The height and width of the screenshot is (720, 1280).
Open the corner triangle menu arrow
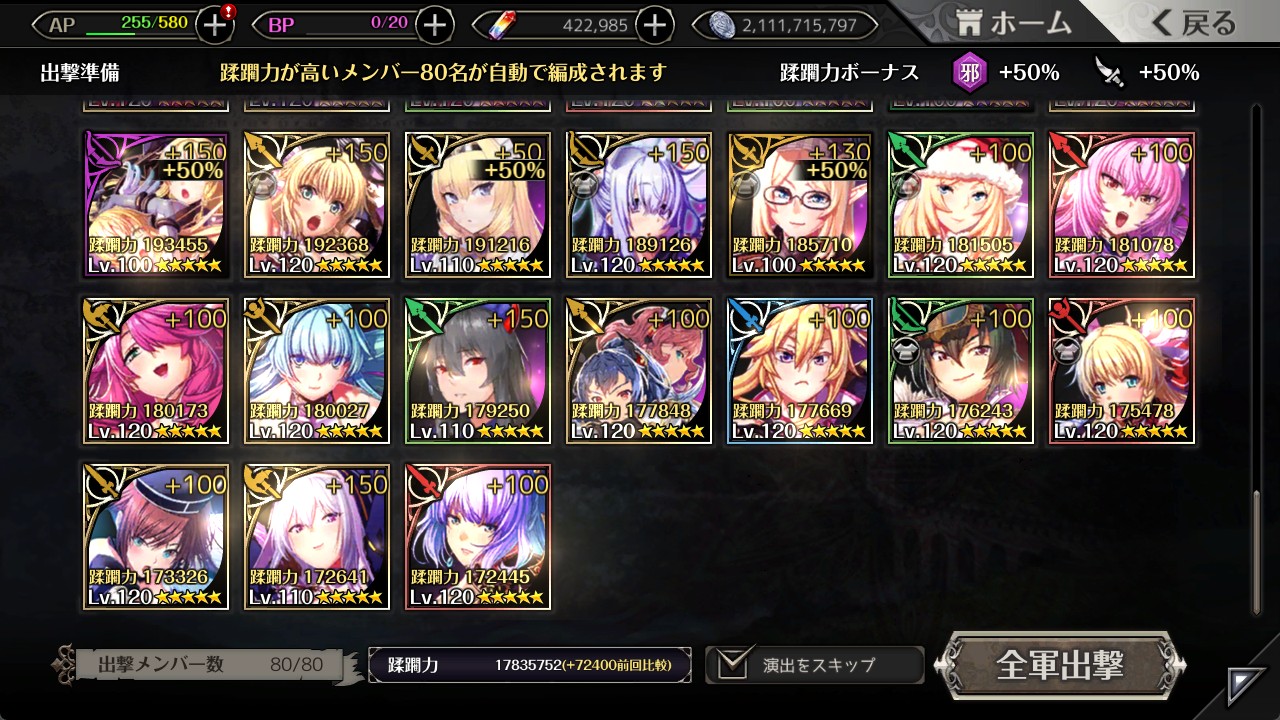click(1246, 685)
